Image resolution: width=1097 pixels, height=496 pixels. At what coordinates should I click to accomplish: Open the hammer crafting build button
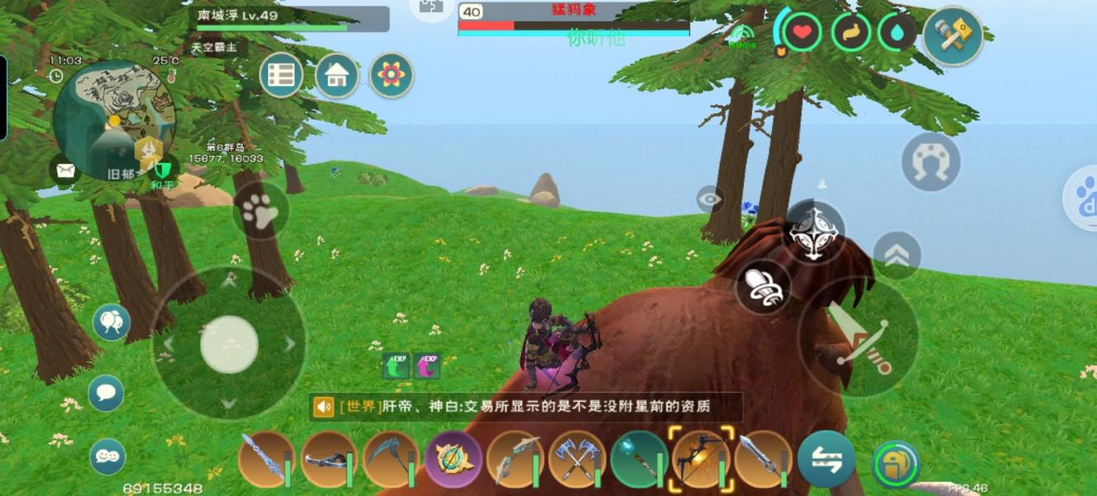pos(952,36)
